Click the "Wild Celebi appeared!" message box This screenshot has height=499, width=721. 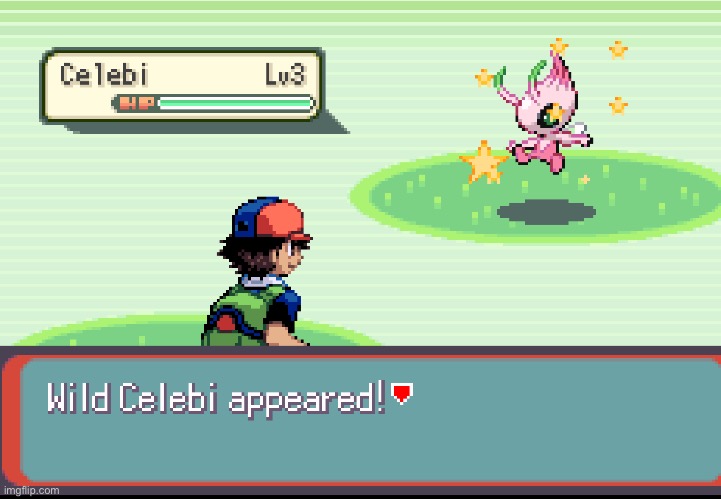point(360,420)
